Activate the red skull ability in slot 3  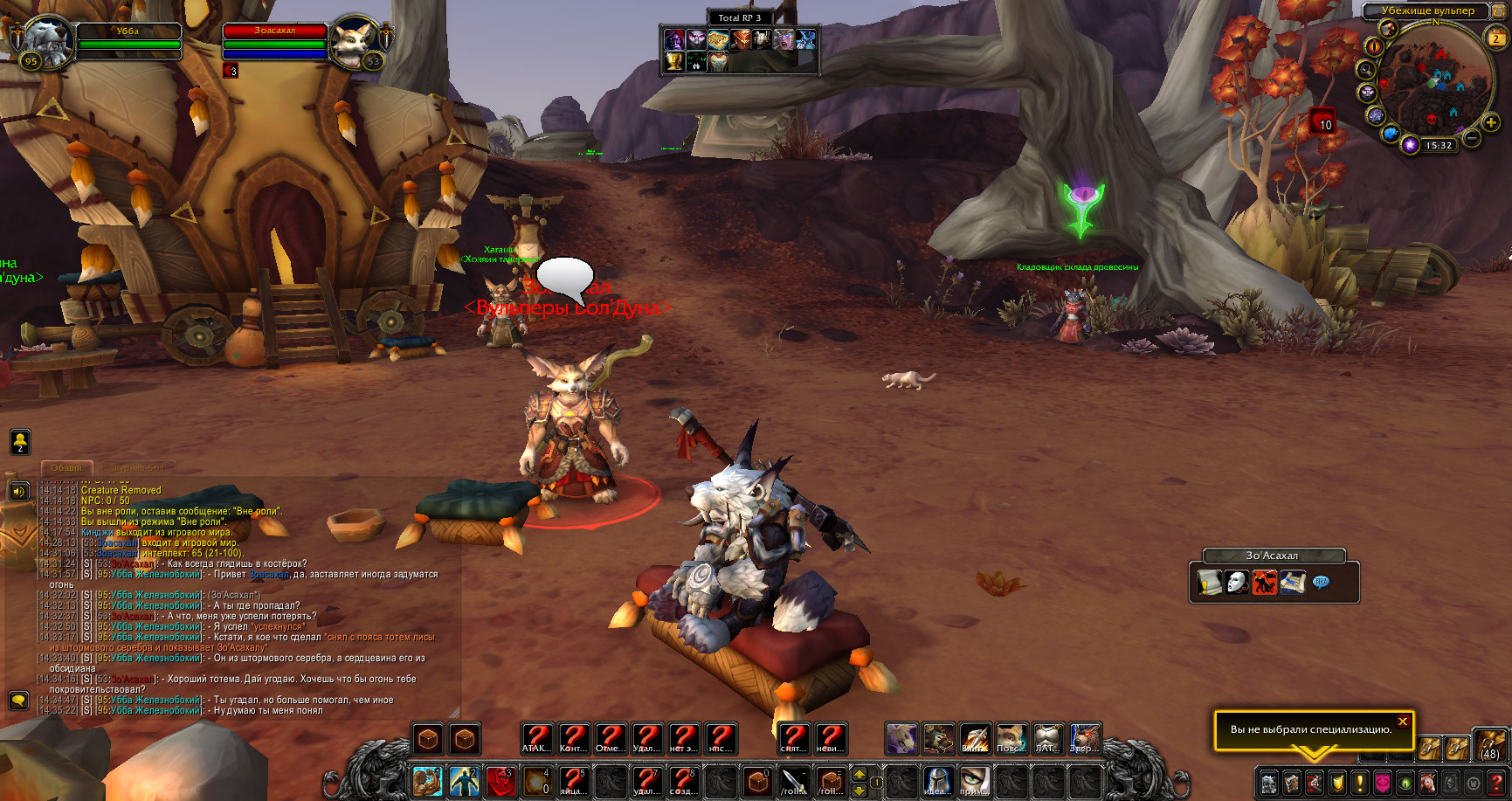[501, 780]
